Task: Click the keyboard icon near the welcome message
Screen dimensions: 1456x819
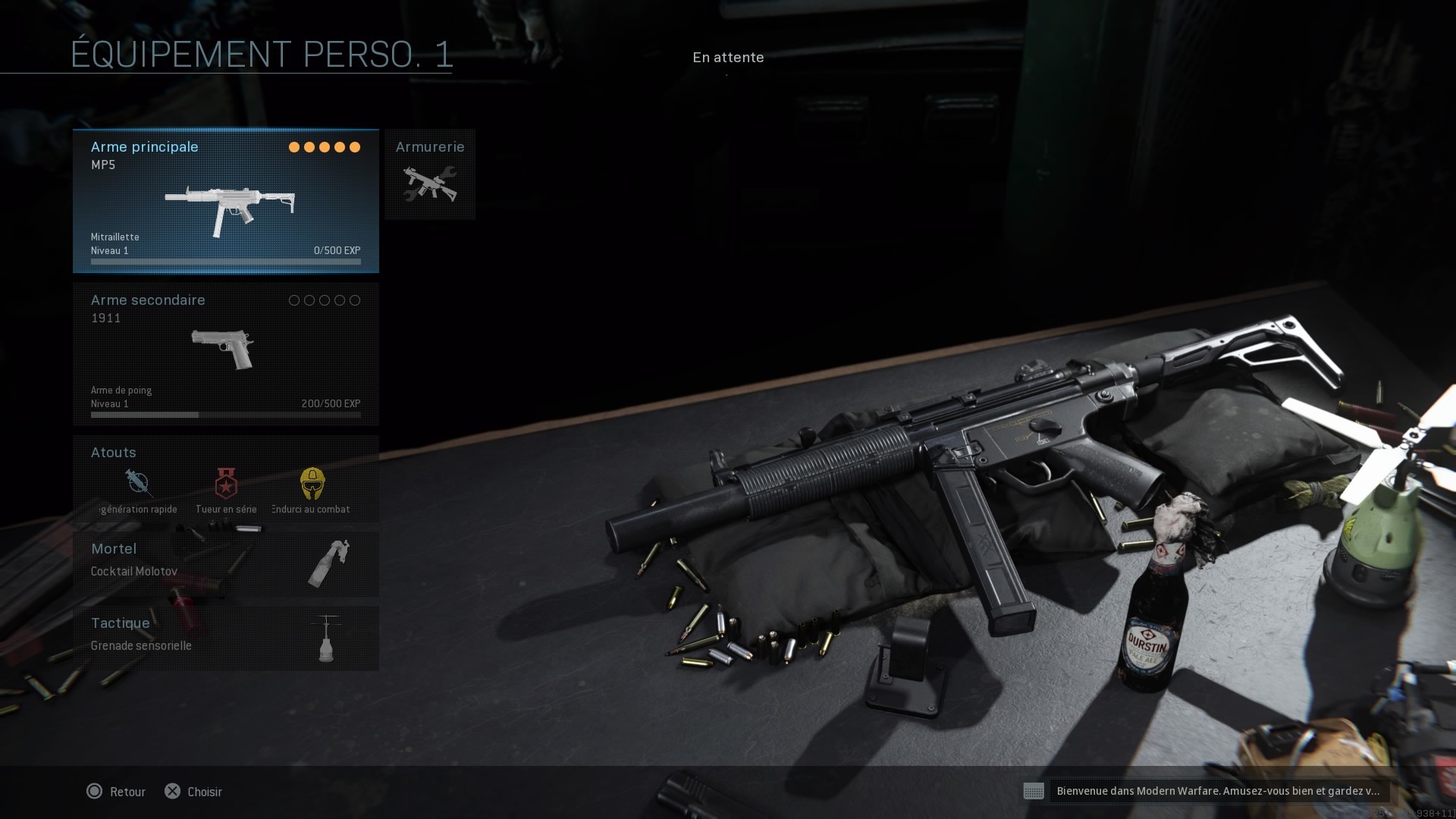Action: [x=1034, y=791]
